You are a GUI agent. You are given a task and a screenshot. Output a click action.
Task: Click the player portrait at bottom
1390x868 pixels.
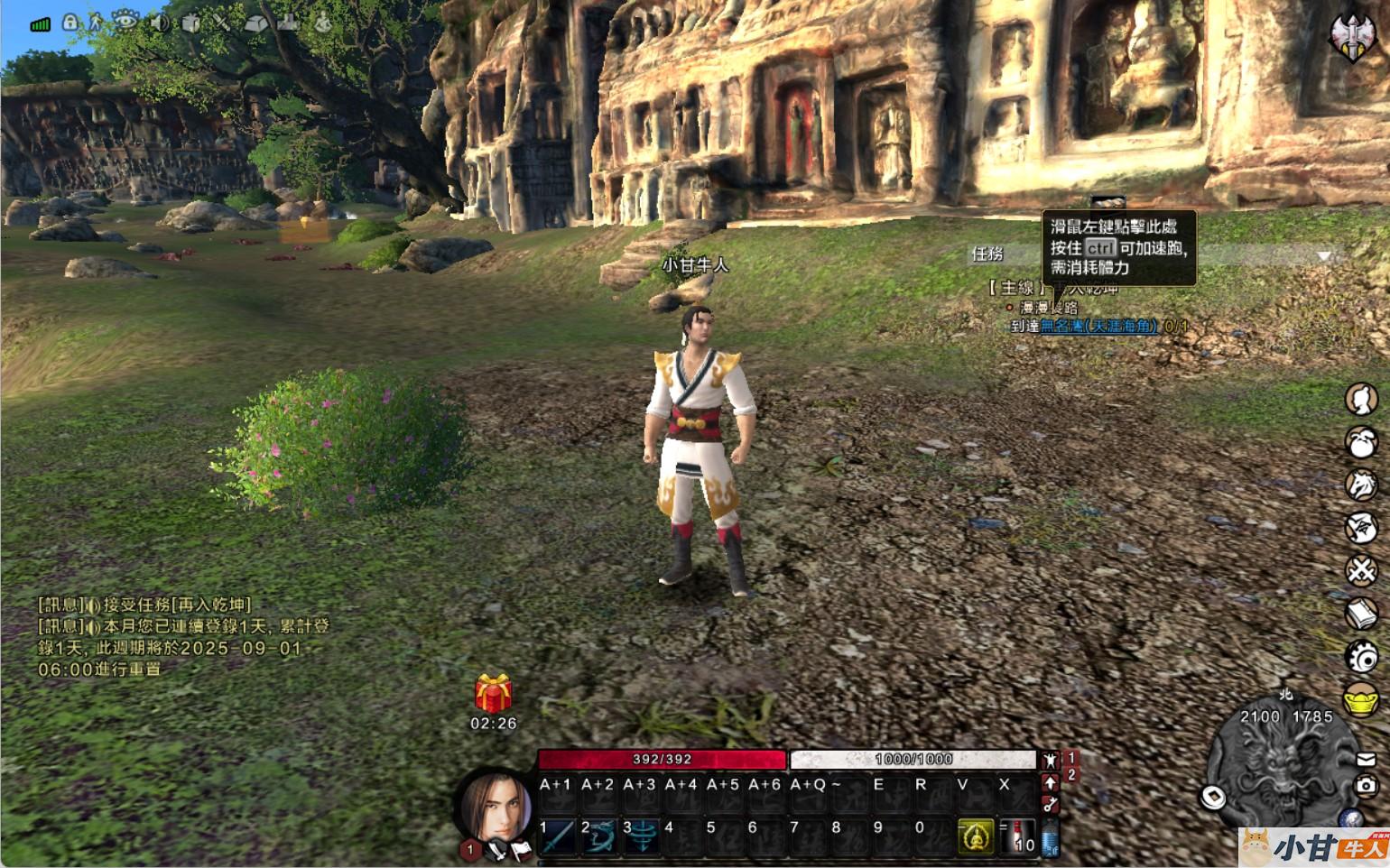click(497, 805)
